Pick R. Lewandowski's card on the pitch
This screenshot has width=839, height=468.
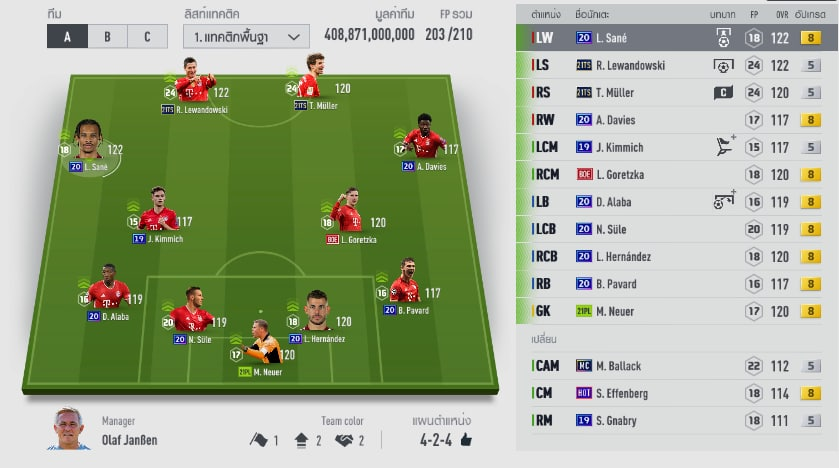(194, 87)
